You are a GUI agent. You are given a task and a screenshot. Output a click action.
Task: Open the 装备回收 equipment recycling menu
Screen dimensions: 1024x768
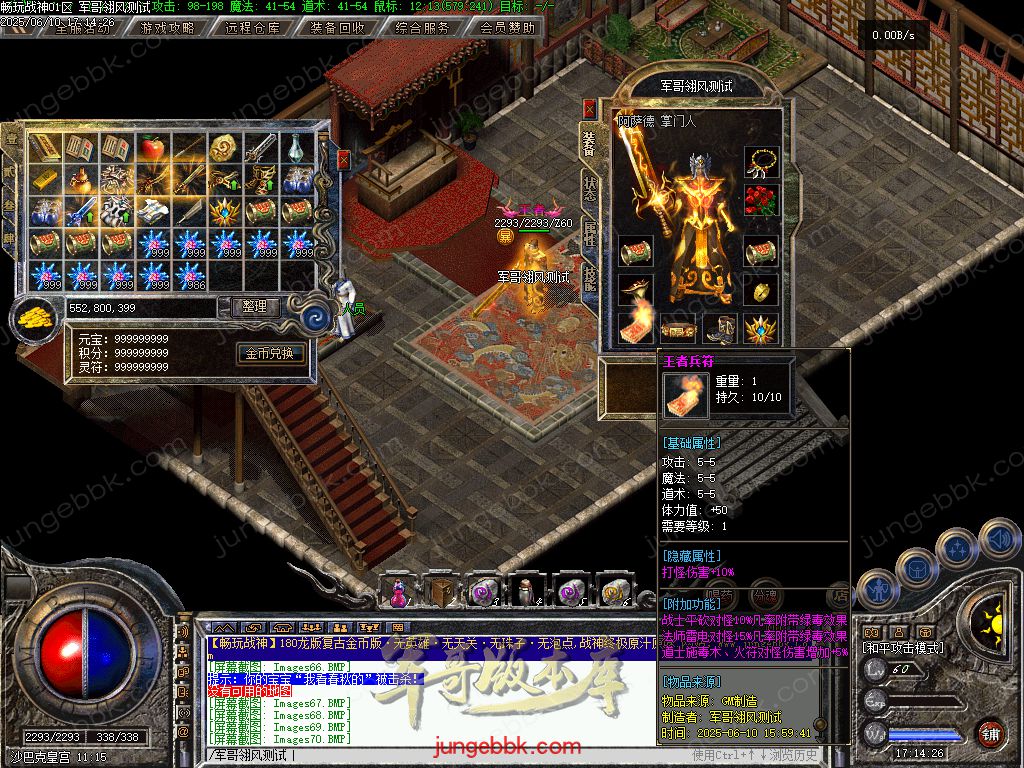tap(337, 27)
